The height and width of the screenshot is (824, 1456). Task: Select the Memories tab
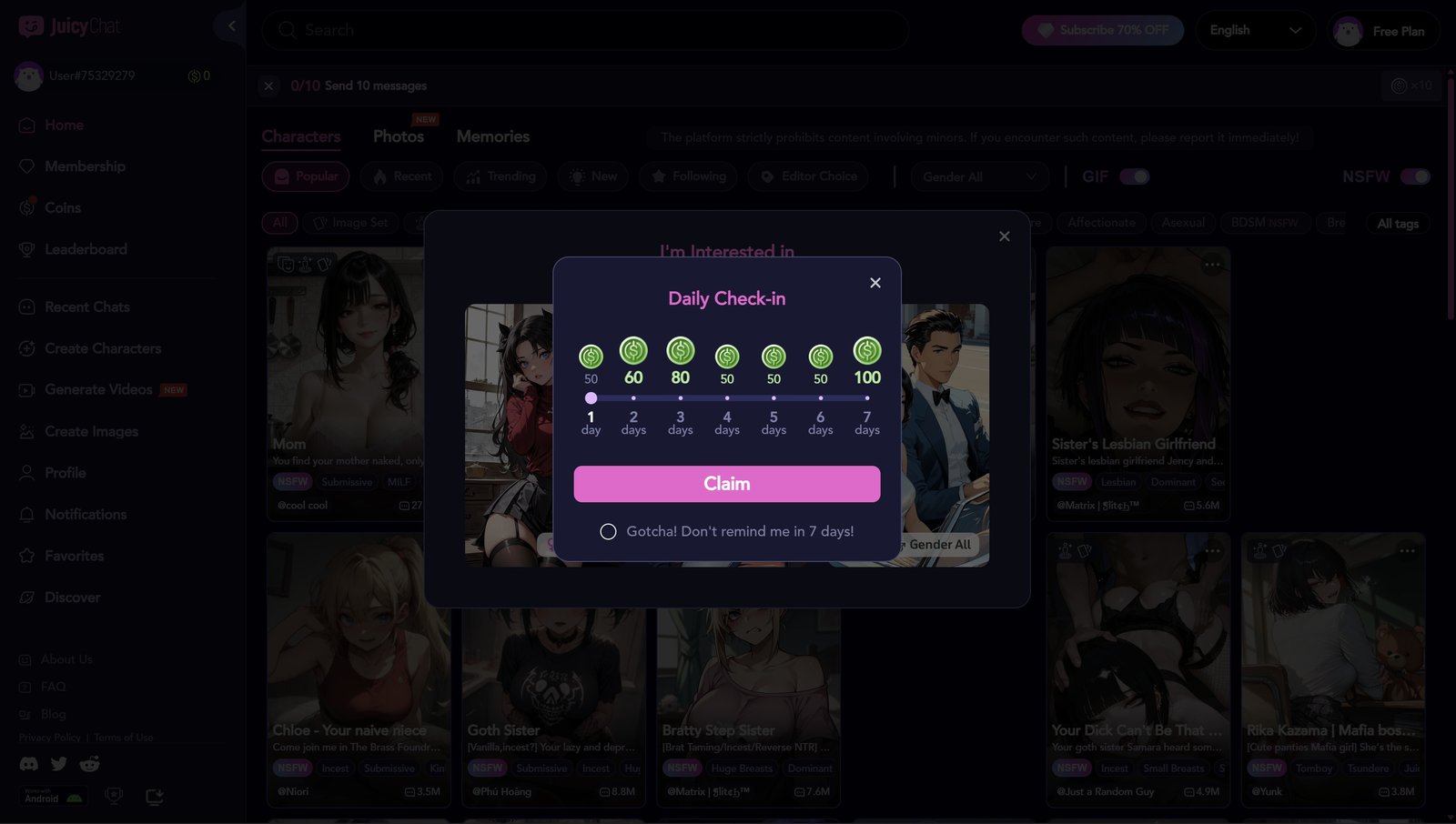492,136
